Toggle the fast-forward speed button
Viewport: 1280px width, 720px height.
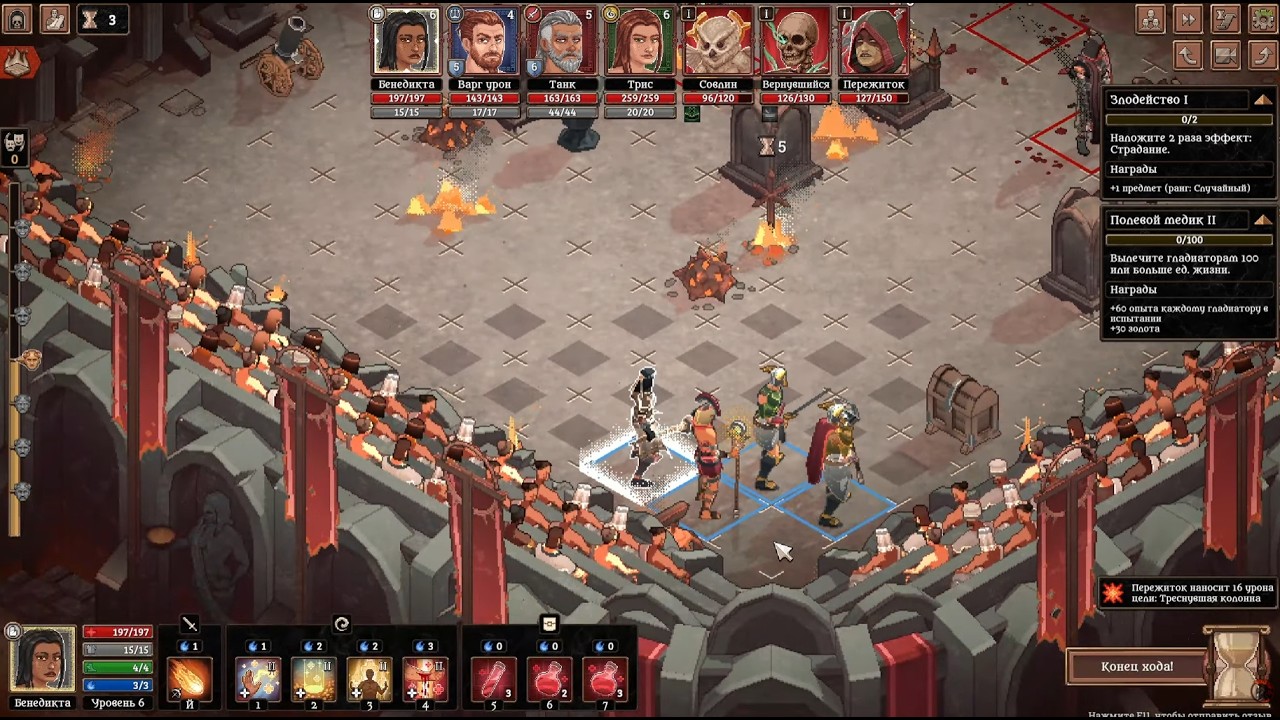[1188, 19]
